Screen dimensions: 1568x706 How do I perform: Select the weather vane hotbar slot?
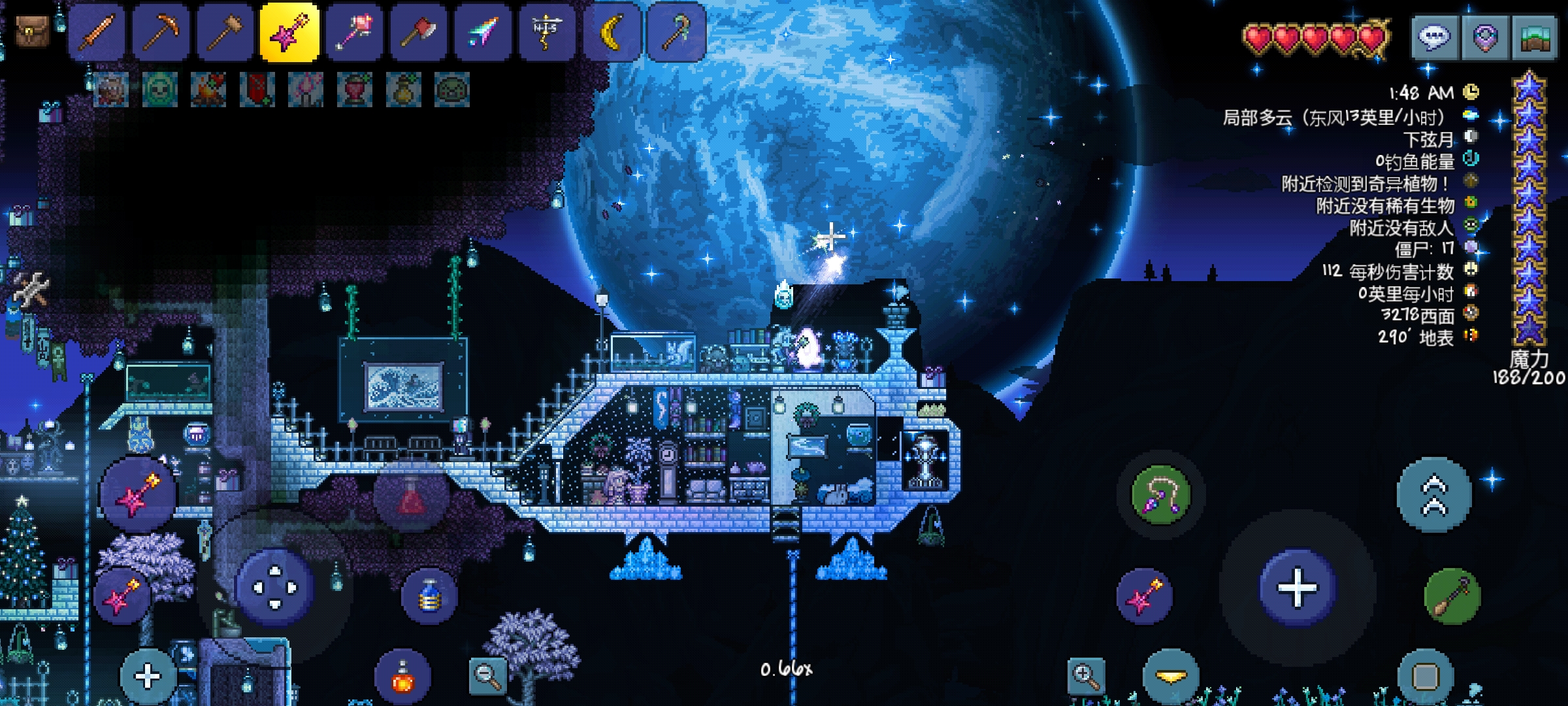tap(547, 31)
